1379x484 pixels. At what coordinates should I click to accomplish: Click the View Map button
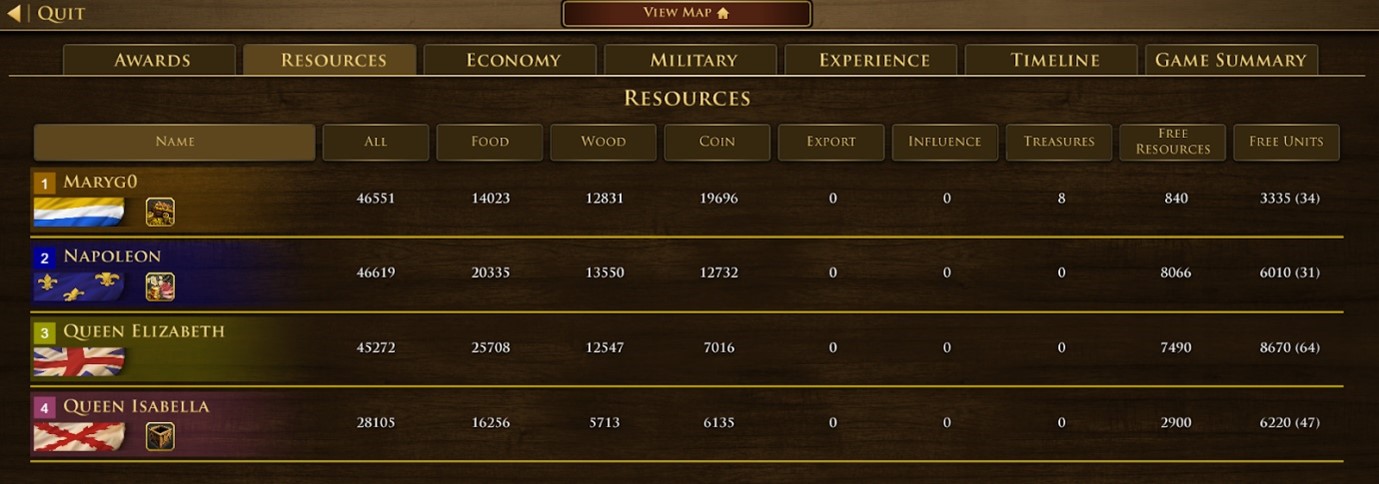[x=686, y=13]
